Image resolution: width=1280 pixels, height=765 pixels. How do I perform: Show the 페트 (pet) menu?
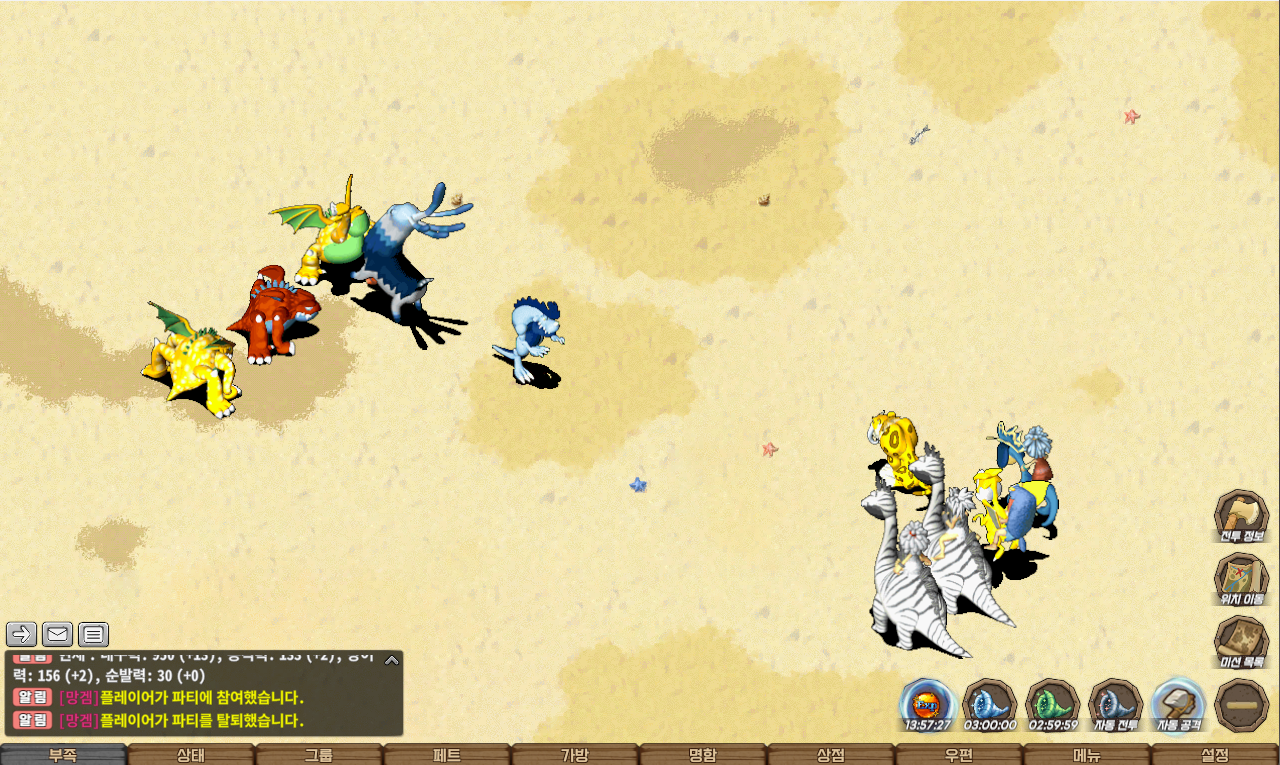[447, 755]
